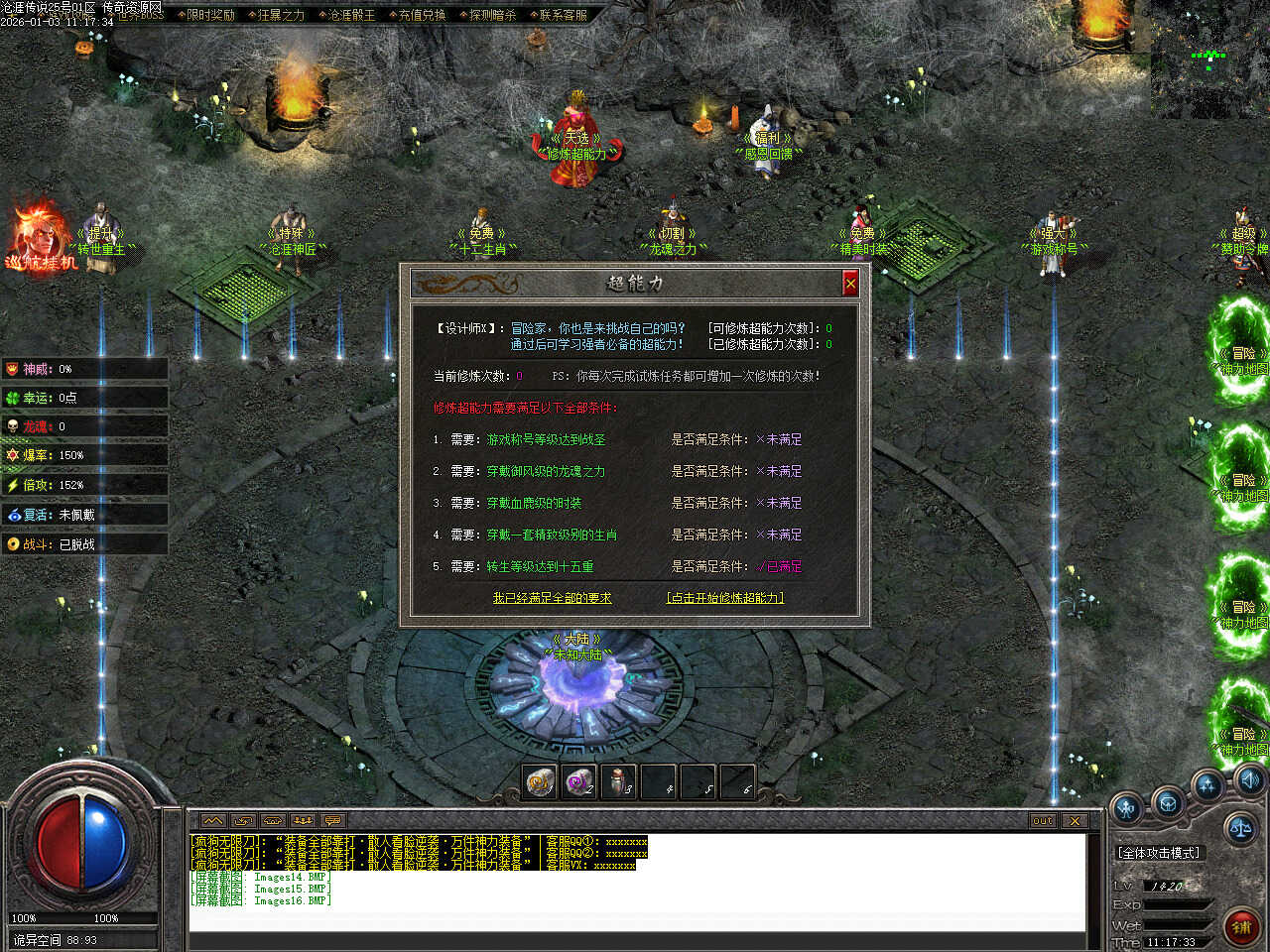Open the 狂暴之力 top menu entry
This screenshot has width=1270, height=952.
click(281, 15)
